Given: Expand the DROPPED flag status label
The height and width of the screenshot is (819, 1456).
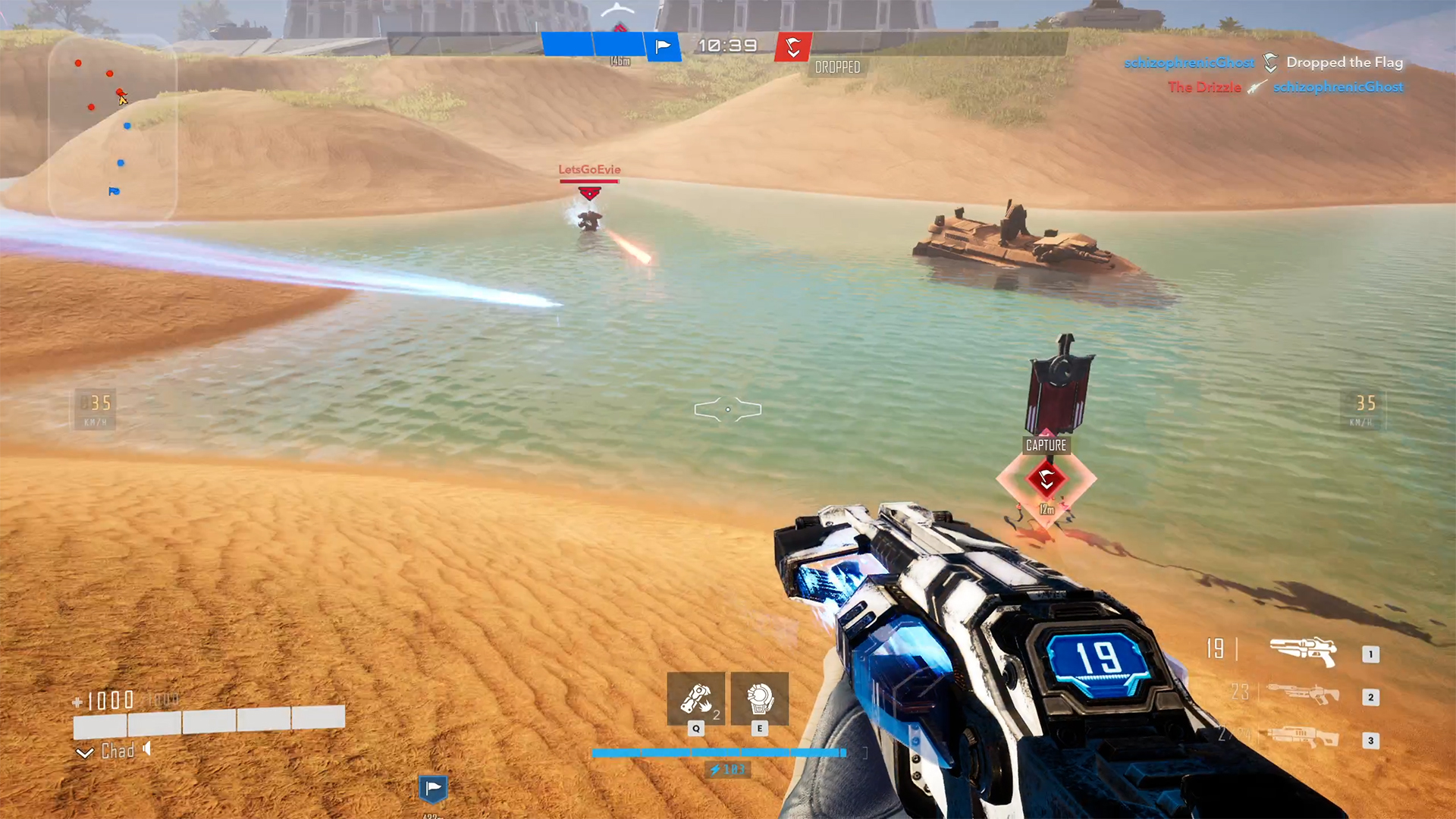Looking at the screenshot, I should [837, 67].
